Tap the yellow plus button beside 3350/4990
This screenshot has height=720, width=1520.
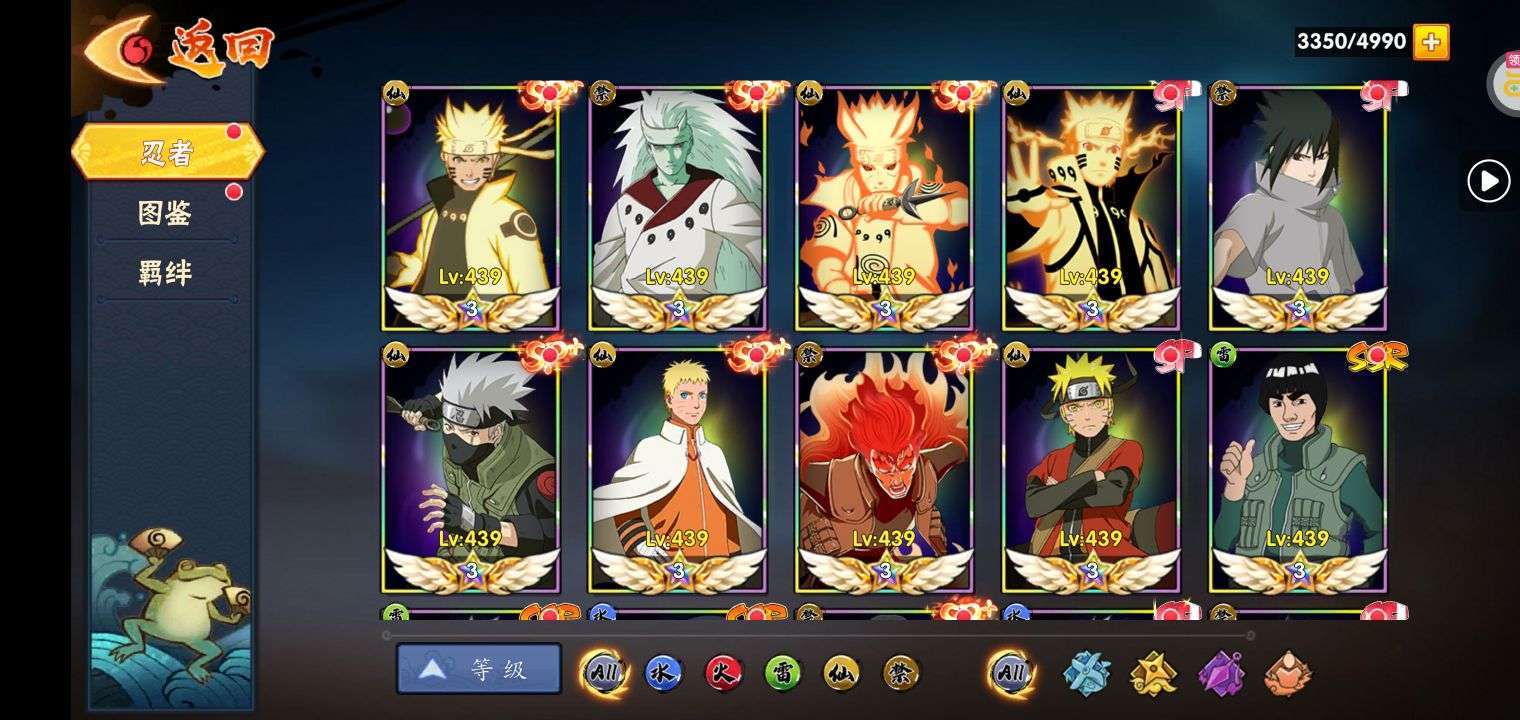pyautogui.click(x=1431, y=42)
